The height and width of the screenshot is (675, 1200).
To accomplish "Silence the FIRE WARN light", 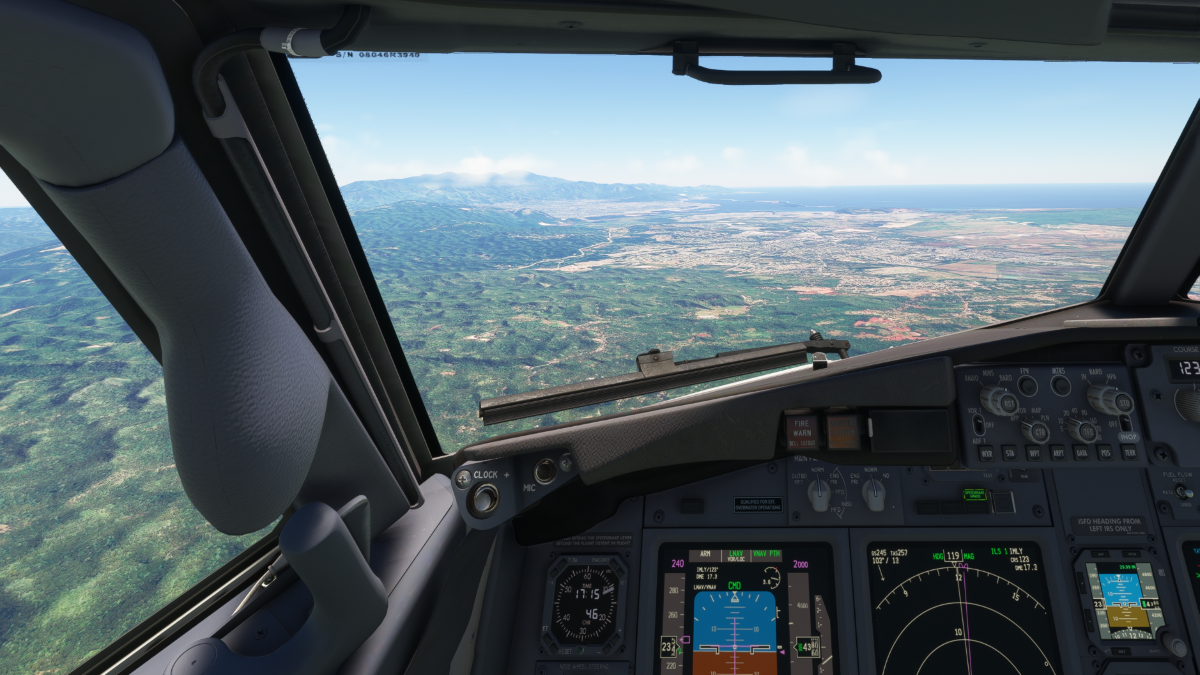I will [801, 432].
